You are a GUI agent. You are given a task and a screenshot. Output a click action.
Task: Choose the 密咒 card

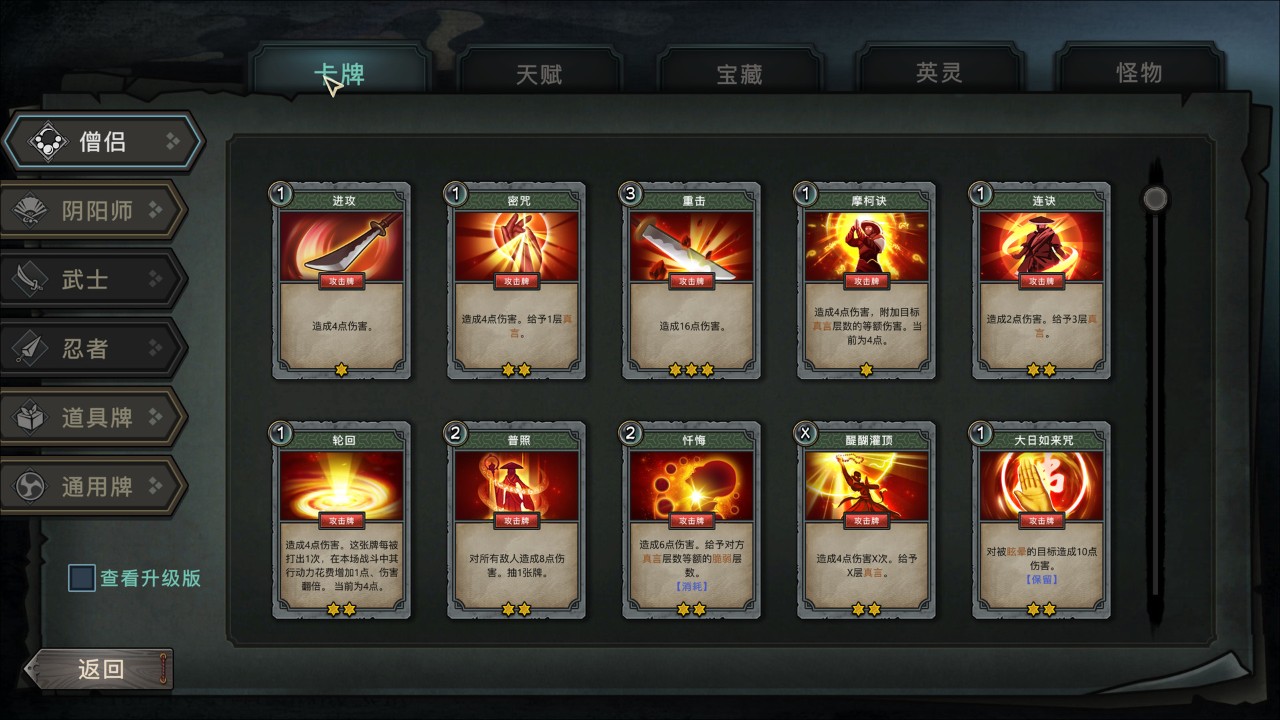coord(516,281)
